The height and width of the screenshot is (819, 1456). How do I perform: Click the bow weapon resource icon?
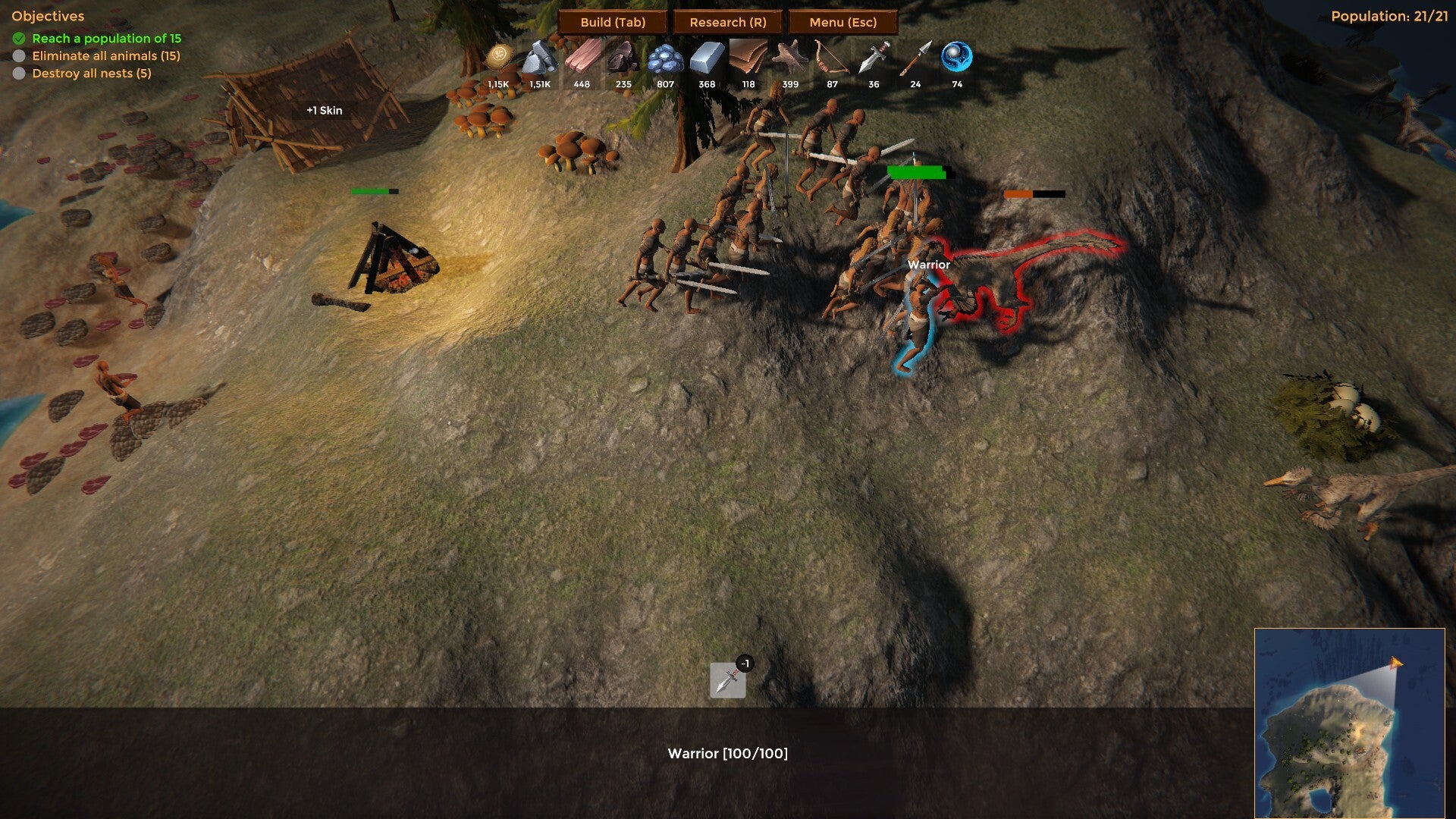[832, 59]
